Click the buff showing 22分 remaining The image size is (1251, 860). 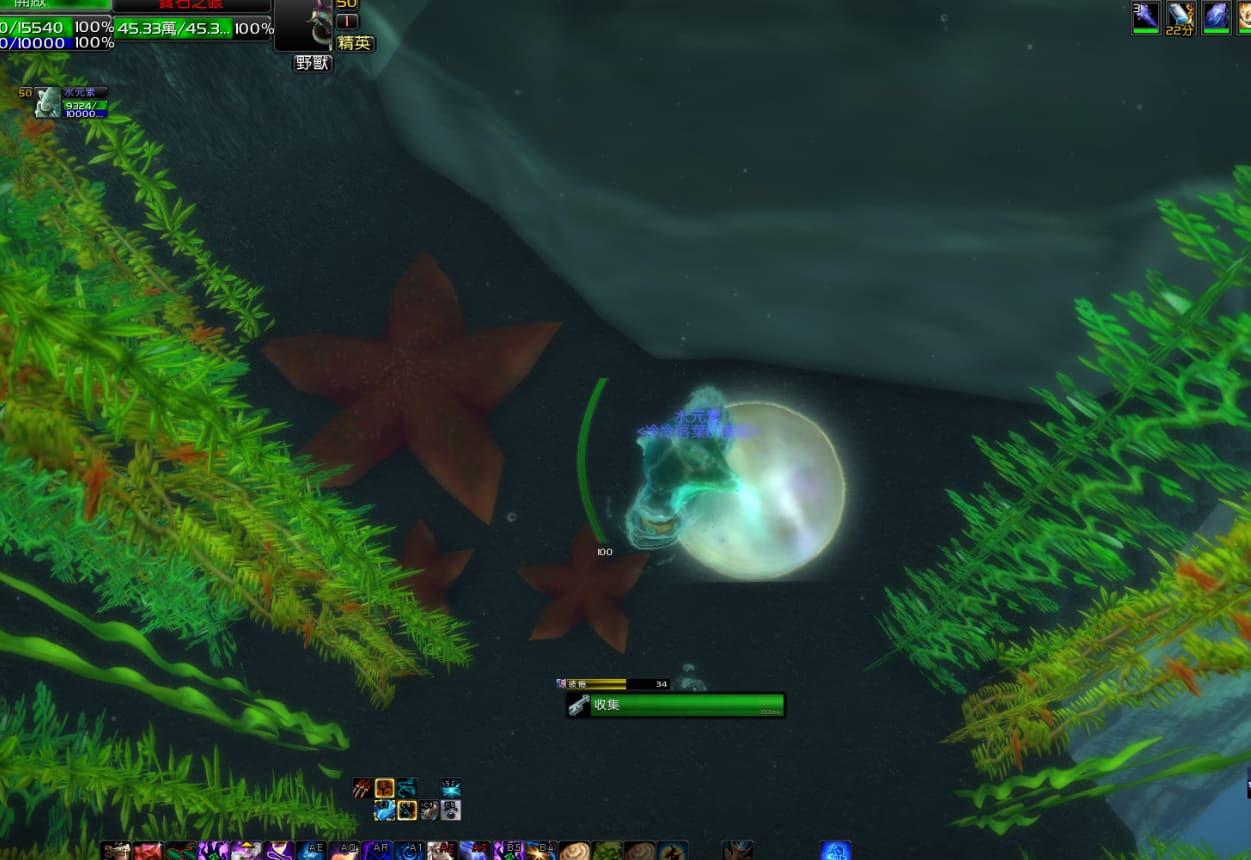click(1180, 17)
